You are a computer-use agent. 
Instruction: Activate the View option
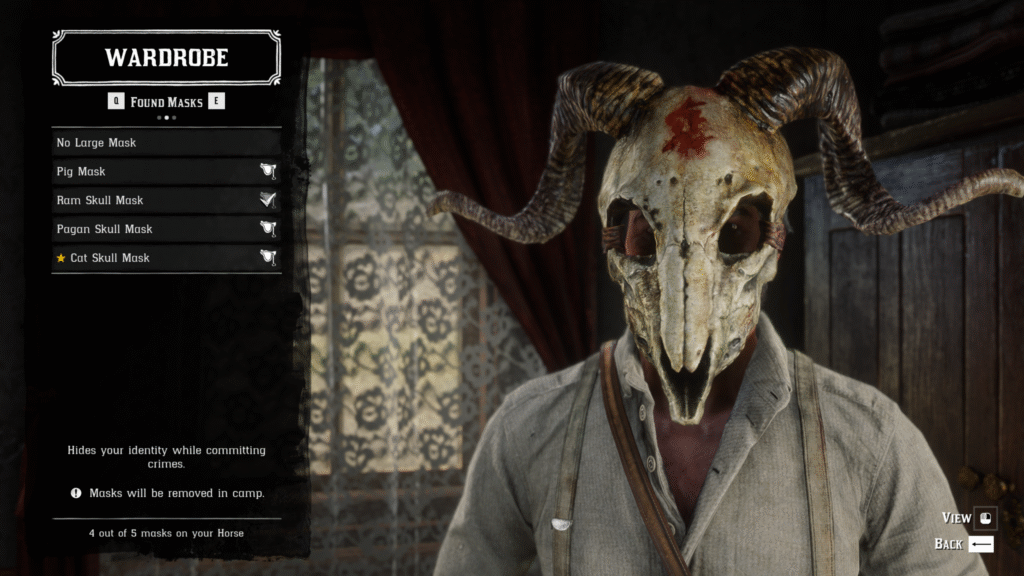(x=970, y=518)
